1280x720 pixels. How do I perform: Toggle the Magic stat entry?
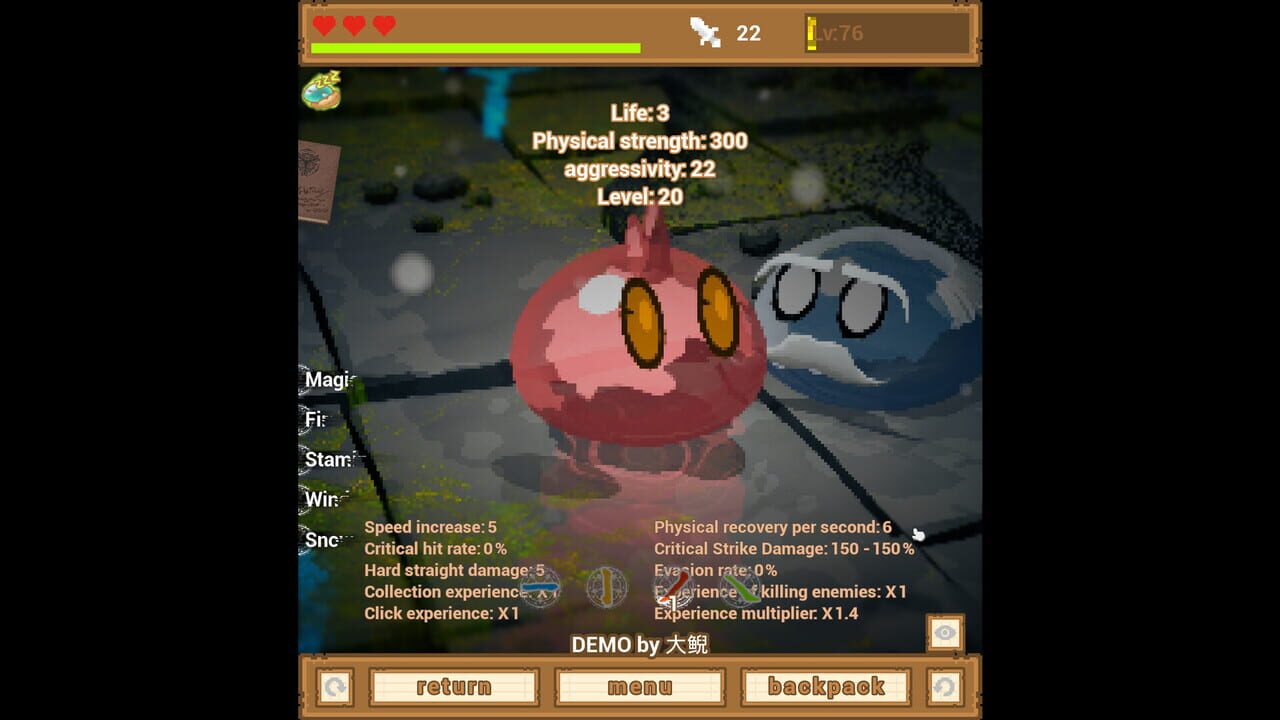click(320, 381)
